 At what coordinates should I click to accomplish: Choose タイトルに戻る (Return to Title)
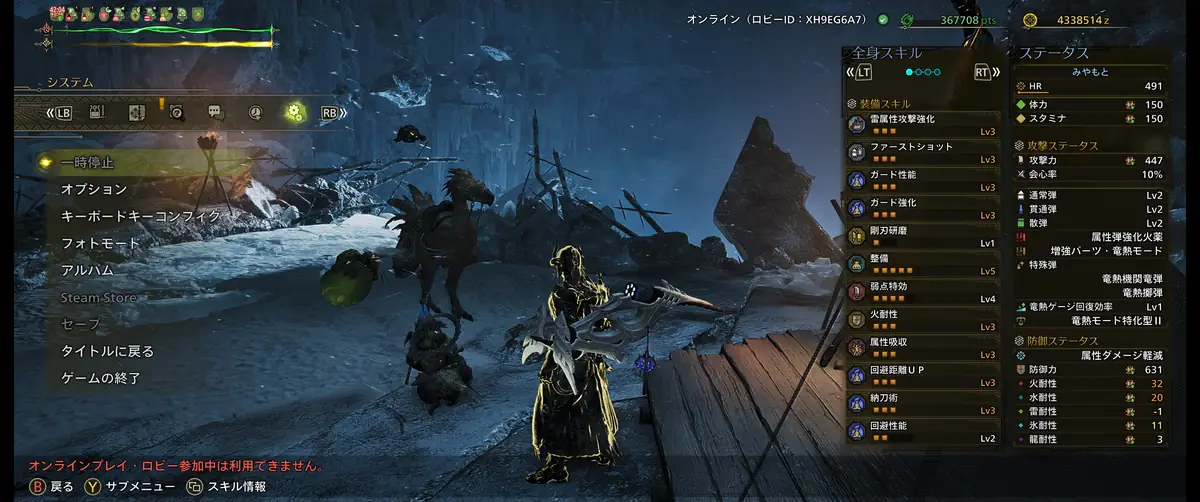(107, 351)
